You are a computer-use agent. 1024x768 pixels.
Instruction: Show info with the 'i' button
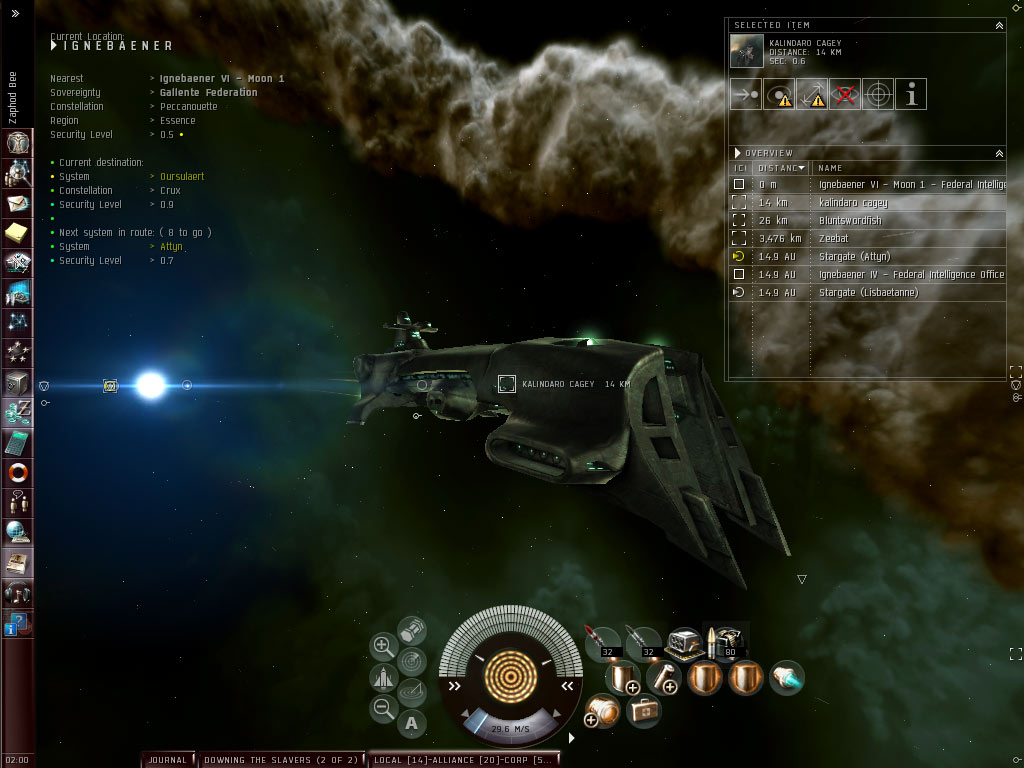[x=911, y=95]
